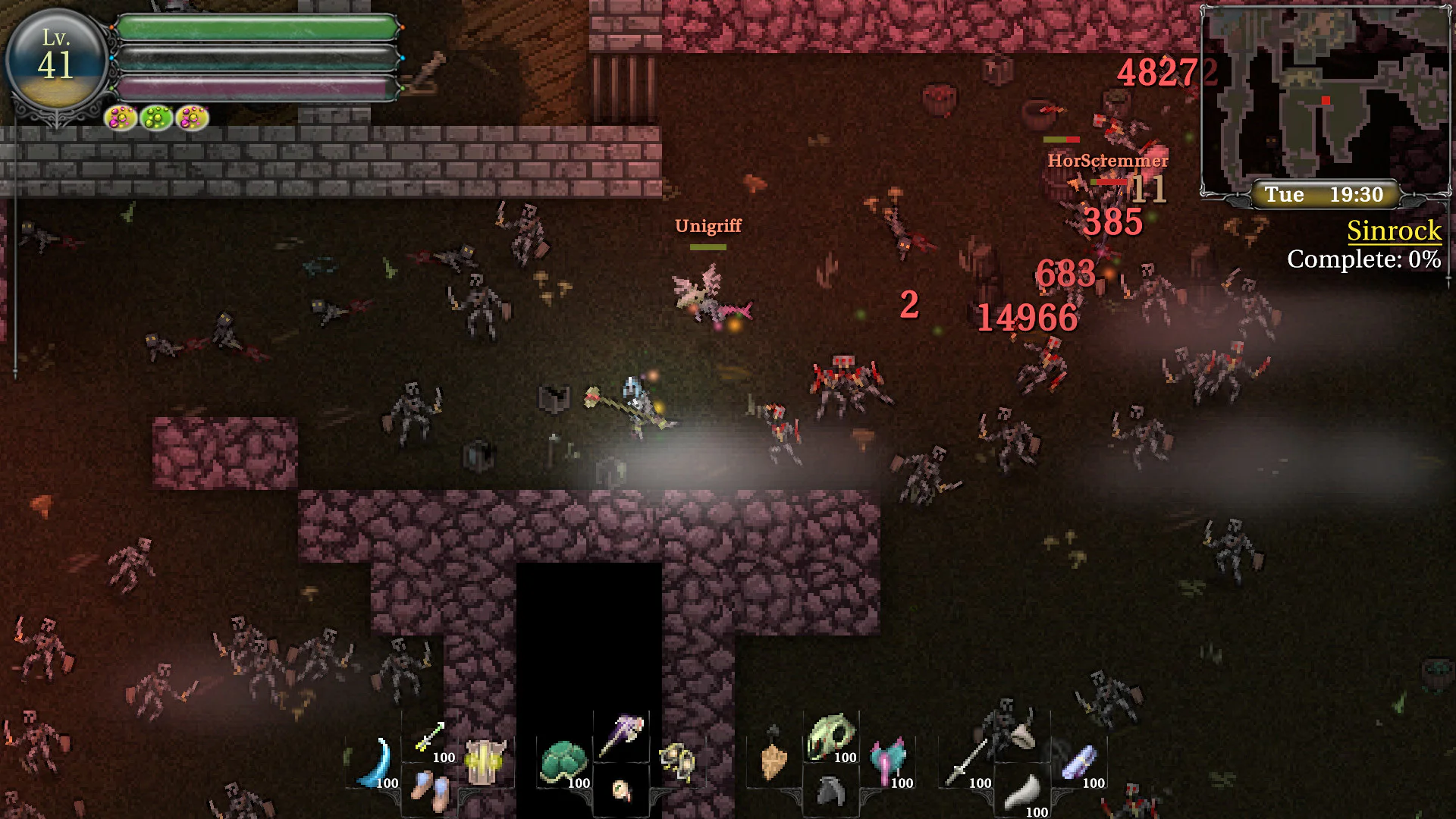The width and height of the screenshot is (1456, 819).
Task: Select the green beast skull slot
Action: (x=830, y=737)
